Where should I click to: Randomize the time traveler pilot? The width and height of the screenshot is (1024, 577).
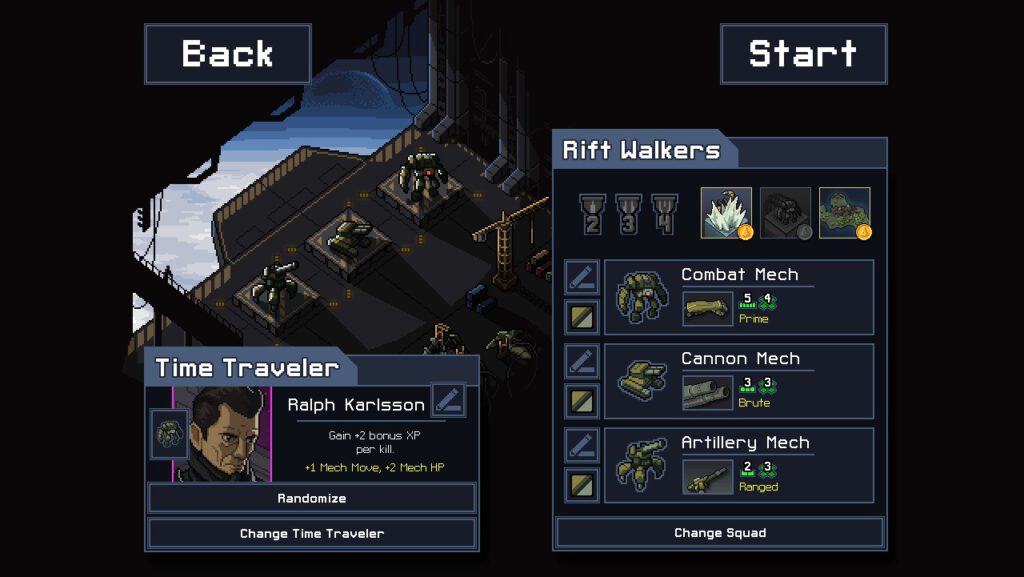pyautogui.click(x=312, y=498)
